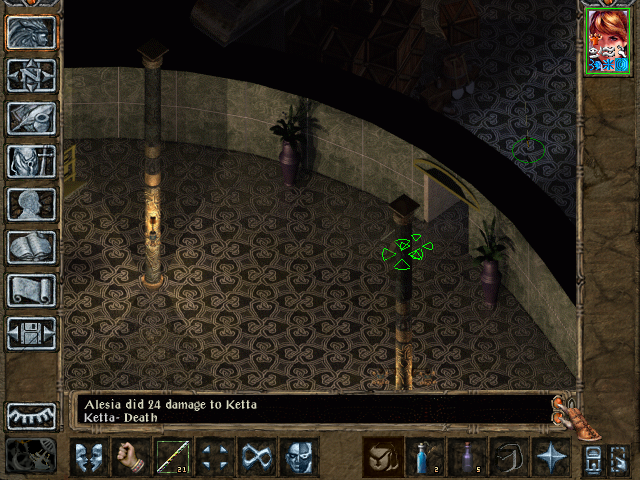
Task: Click the Return to Game sidebar button
Action: tap(32, 32)
